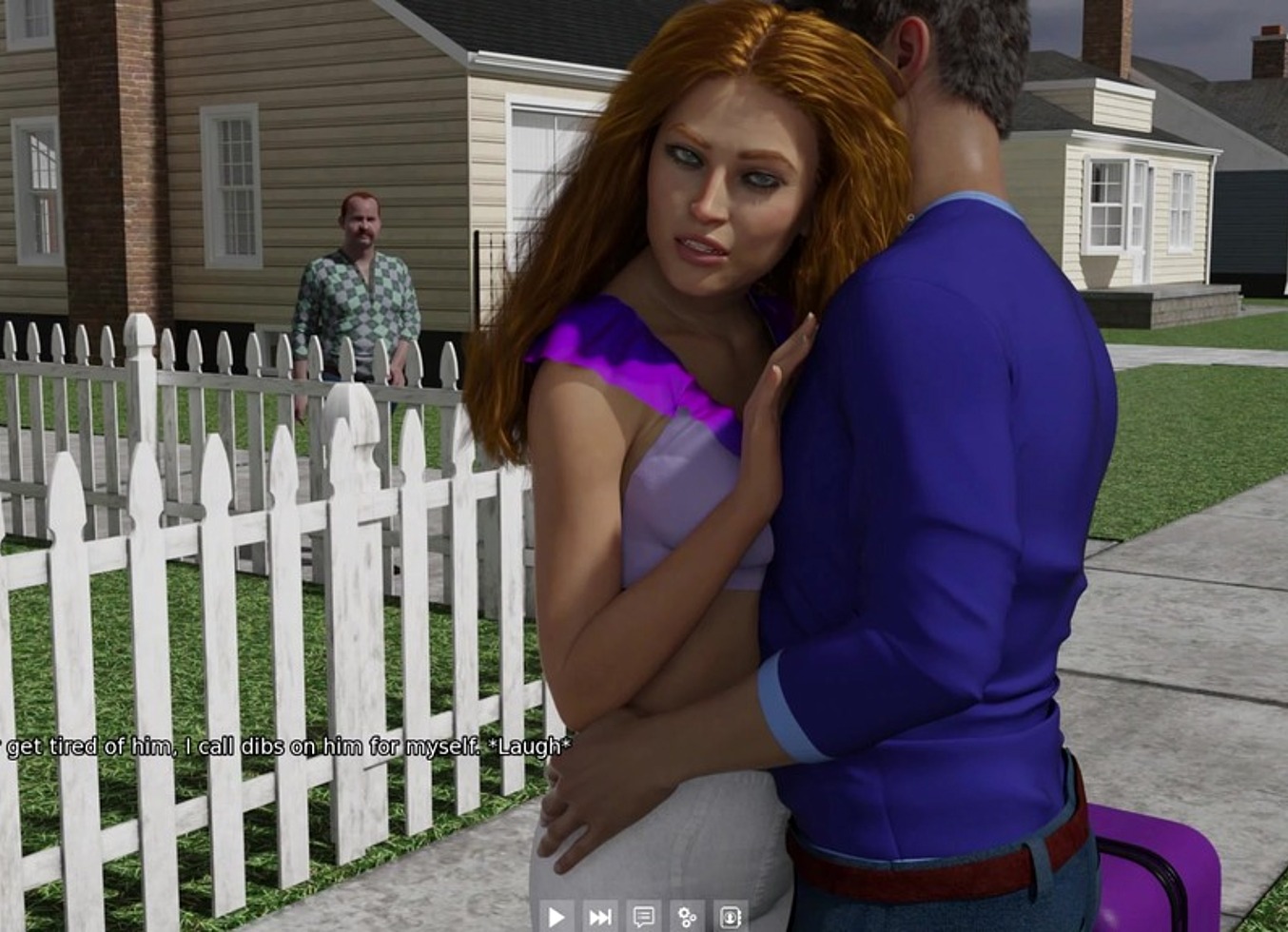This screenshot has width=1288, height=932.
Task: Click the quick menu bar at the bottom
Action: point(644,915)
